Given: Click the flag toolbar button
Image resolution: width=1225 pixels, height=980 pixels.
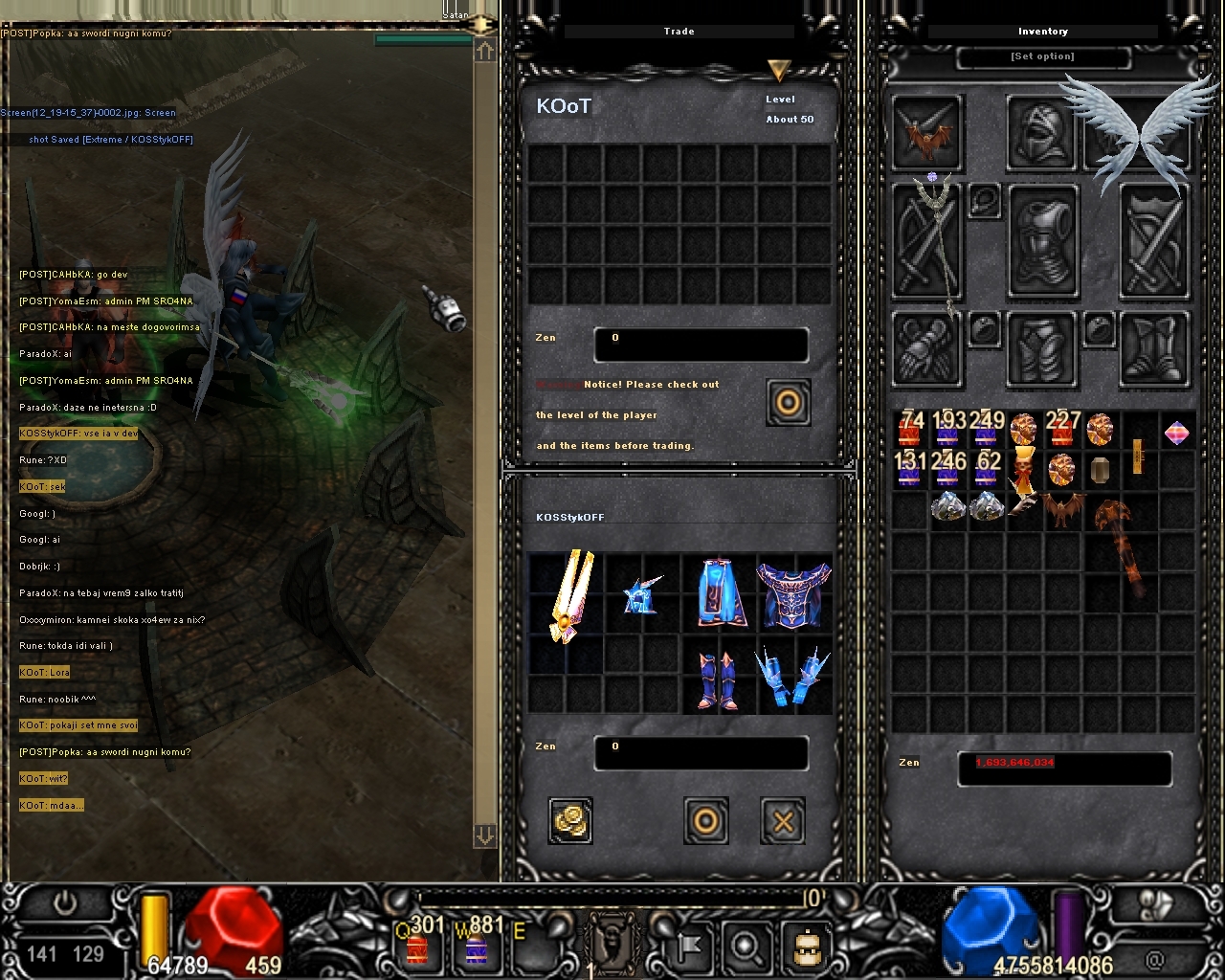Looking at the screenshot, I should (x=688, y=947).
